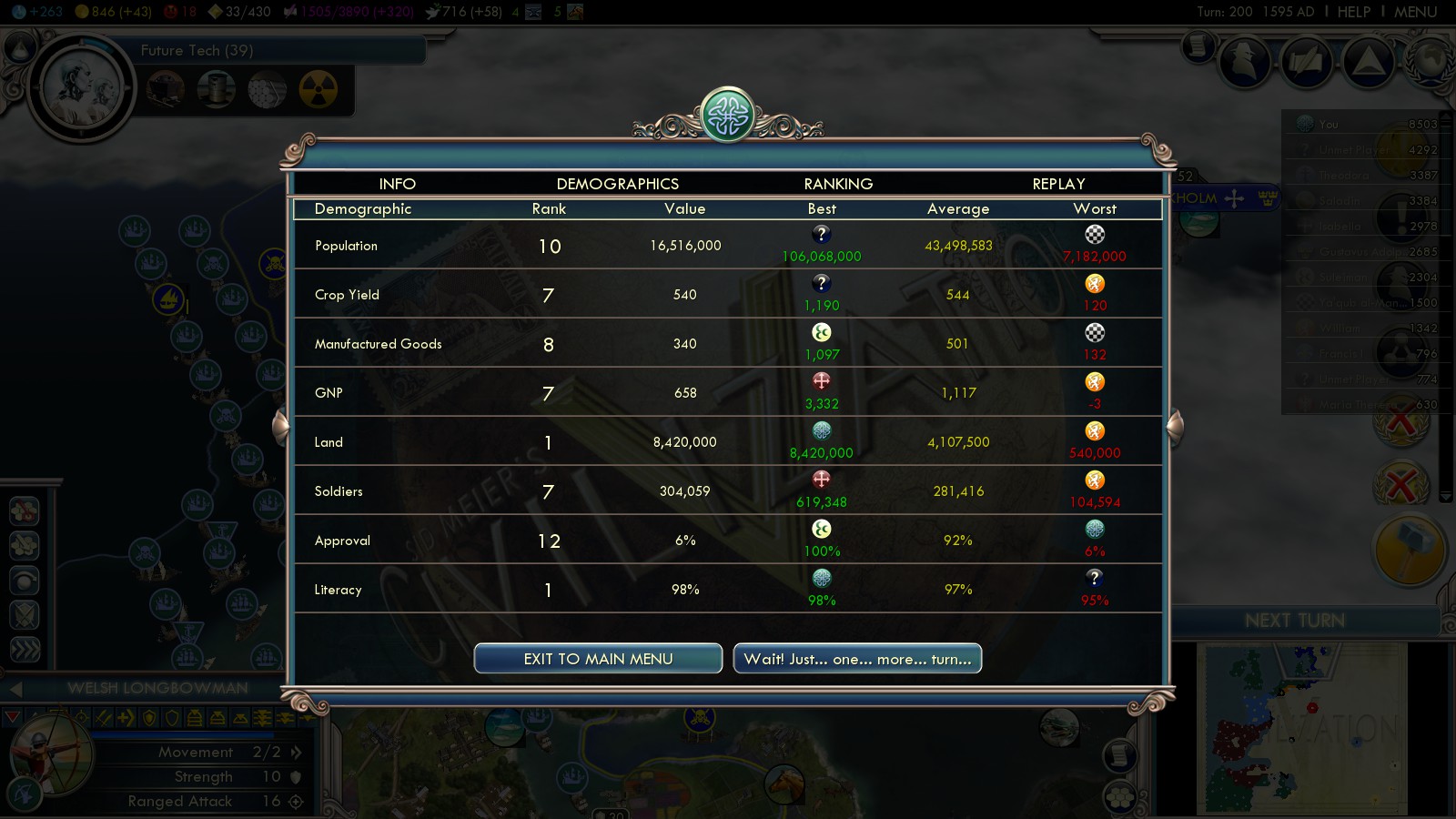1456x819 pixels.
Task: View the REPLAY tab
Action: [x=1058, y=184]
